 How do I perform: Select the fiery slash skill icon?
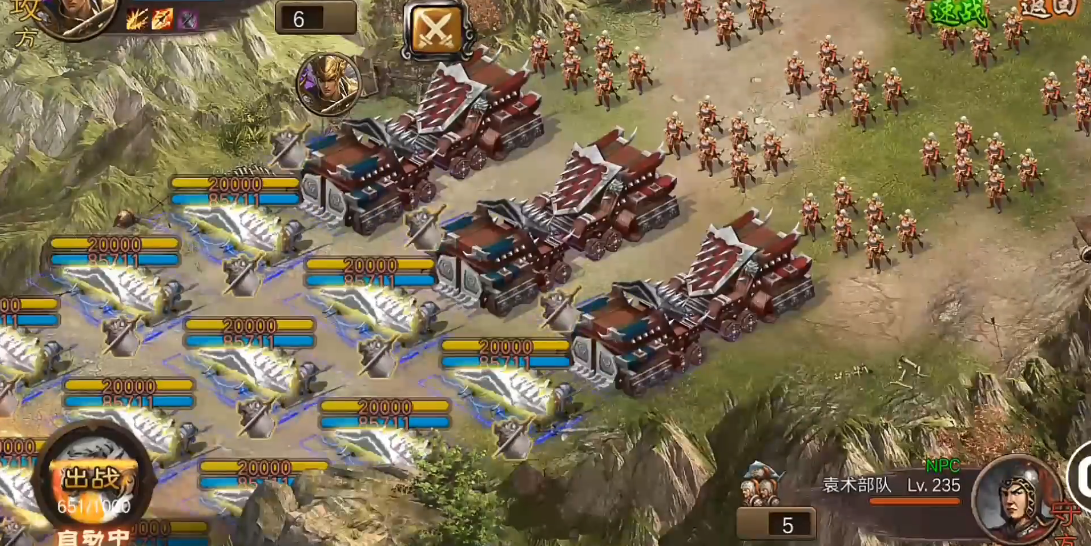click(138, 18)
